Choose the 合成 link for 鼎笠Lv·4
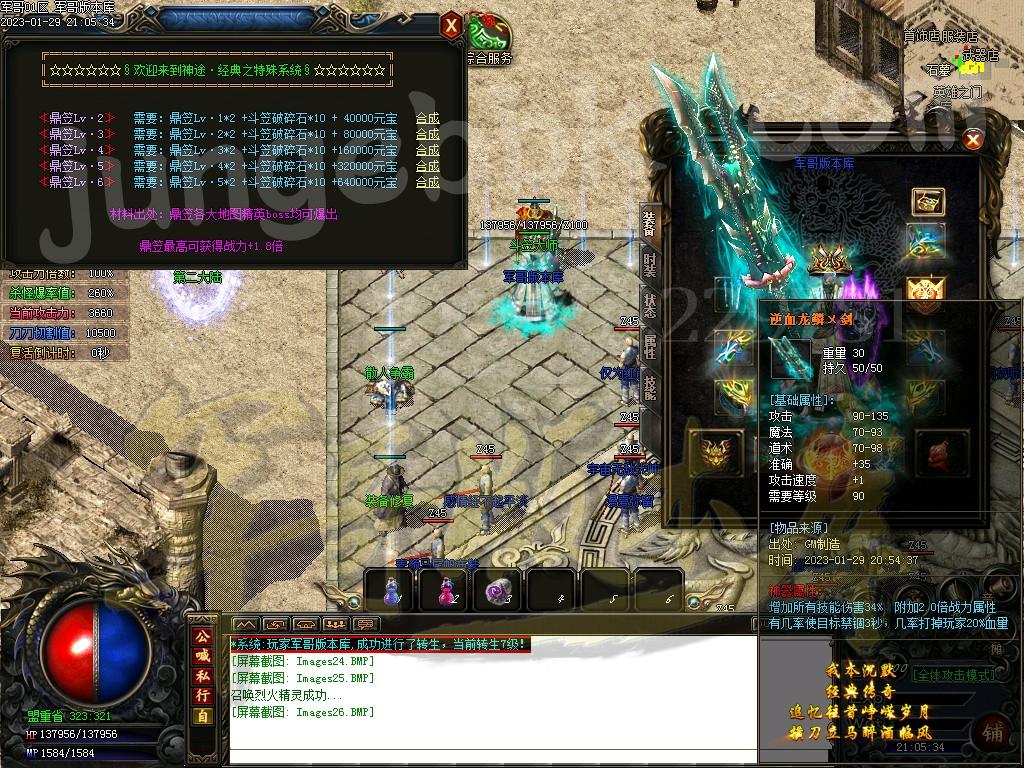The width and height of the screenshot is (1024, 768). click(427, 150)
